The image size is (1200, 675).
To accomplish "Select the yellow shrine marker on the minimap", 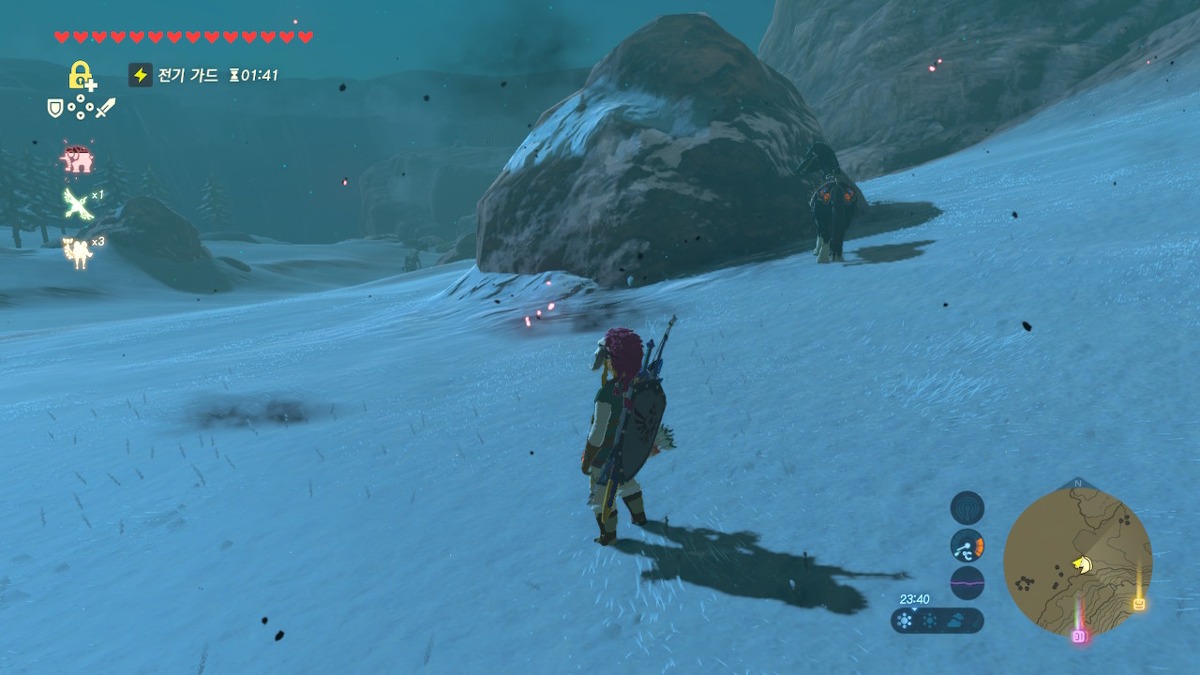I will click(x=1138, y=603).
